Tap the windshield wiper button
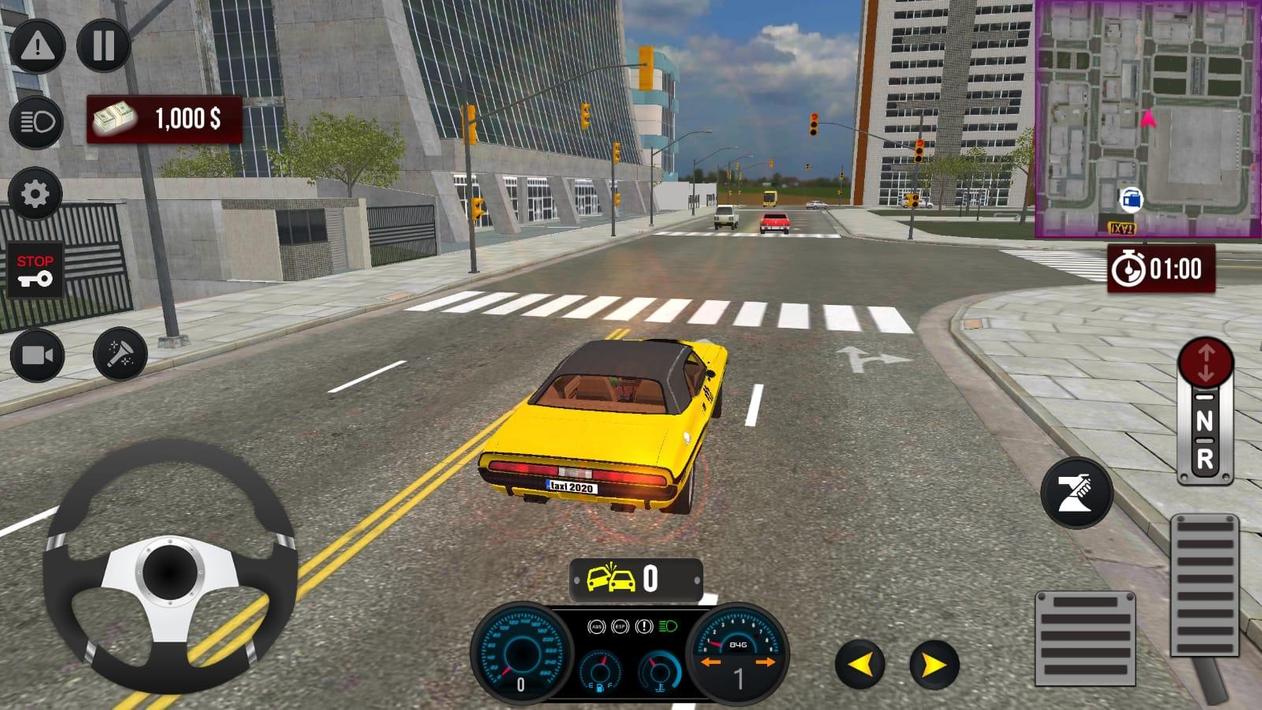Viewport: 1262px width, 710px height. pyautogui.click(x=1077, y=494)
